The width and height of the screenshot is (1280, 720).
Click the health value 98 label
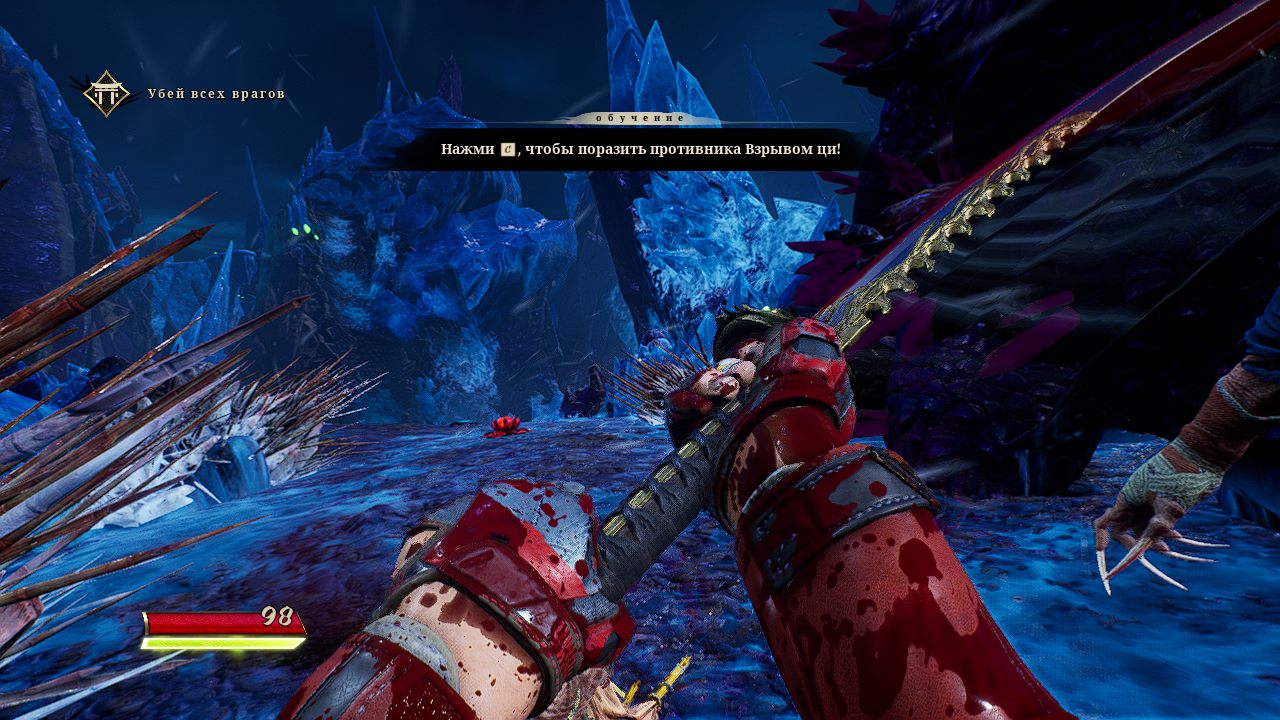pos(277,616)
